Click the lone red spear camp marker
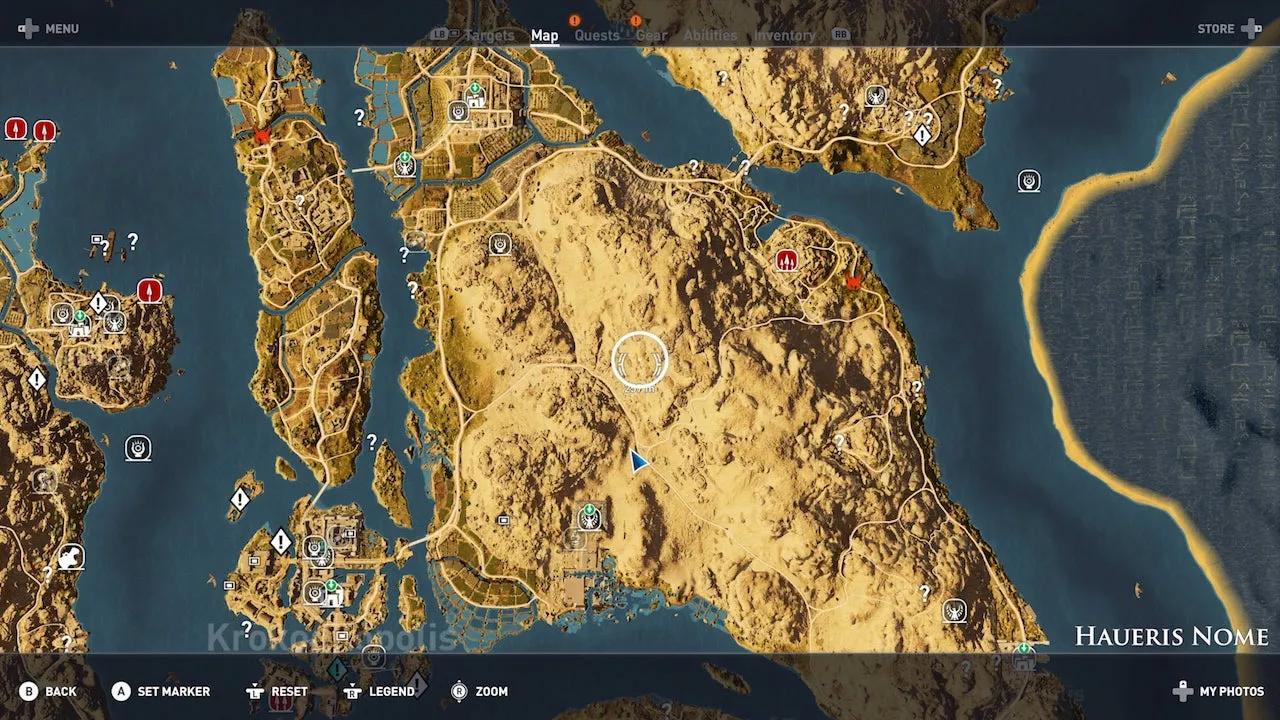The width and height of the screenshot is (1280, 720). (150, 291)
